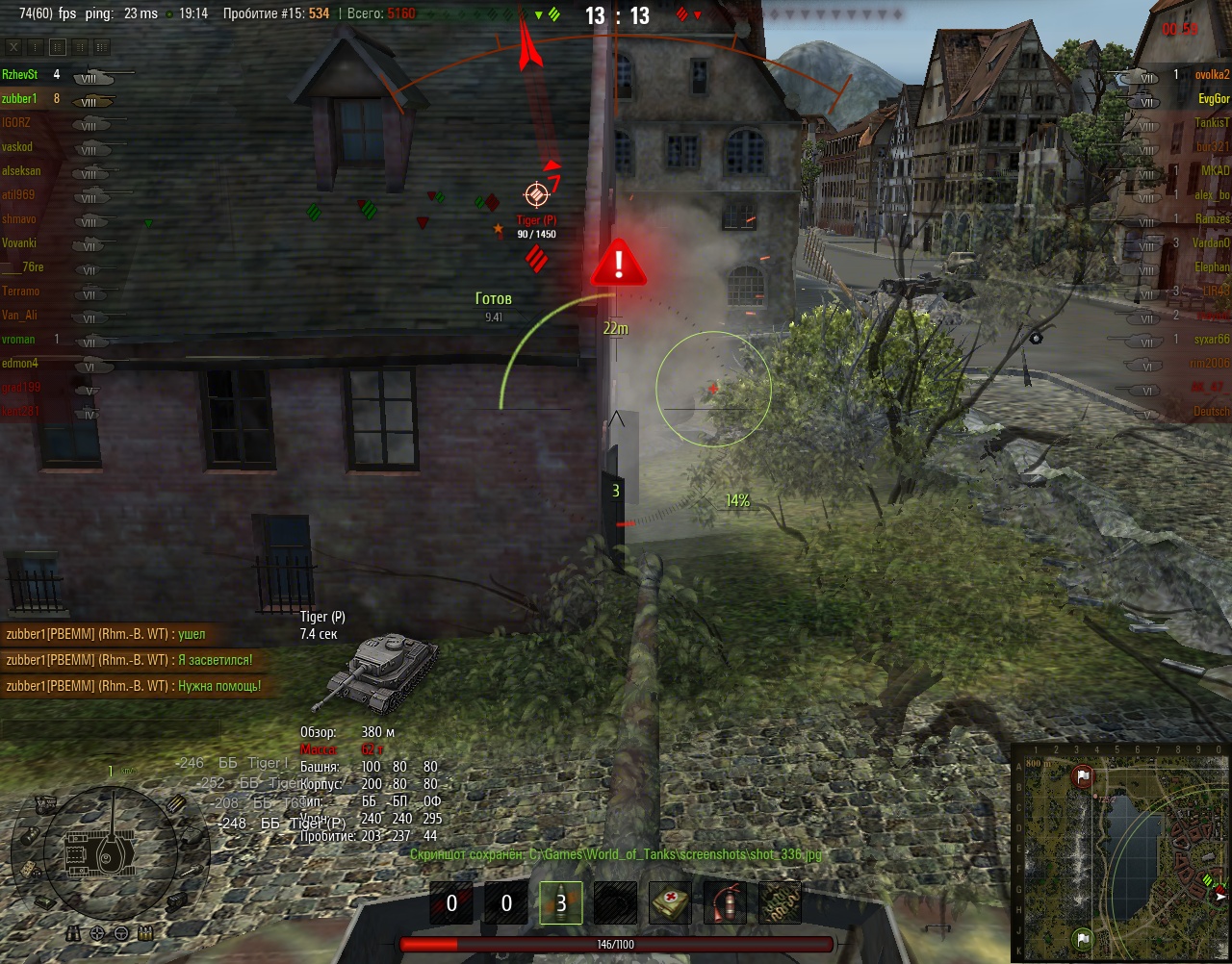Viewport: 1232px width, 964px height.
Task: Click the minimap
Action: [1119, 851]
